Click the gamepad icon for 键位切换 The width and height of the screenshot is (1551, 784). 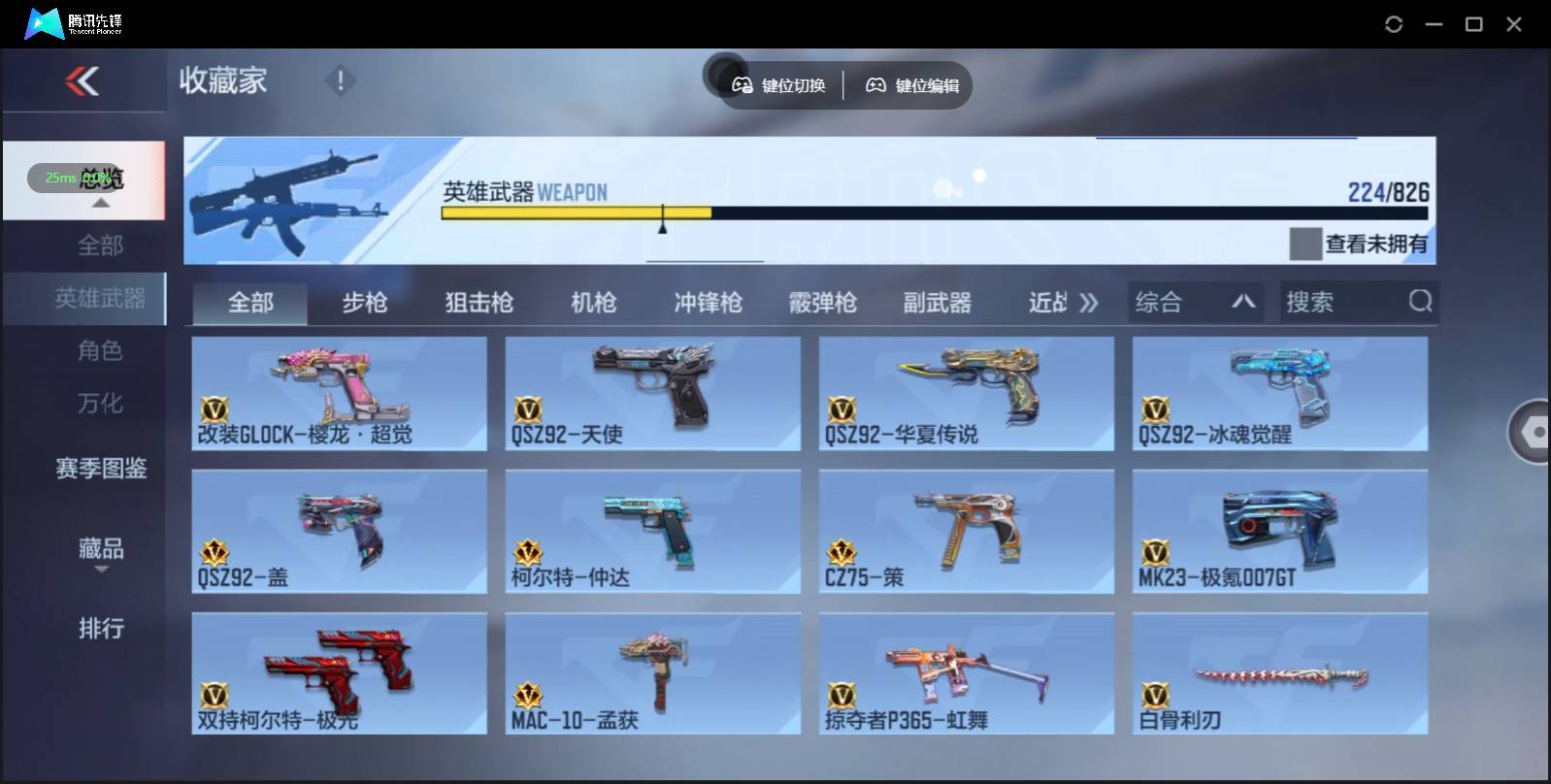[x=742, y=85]
